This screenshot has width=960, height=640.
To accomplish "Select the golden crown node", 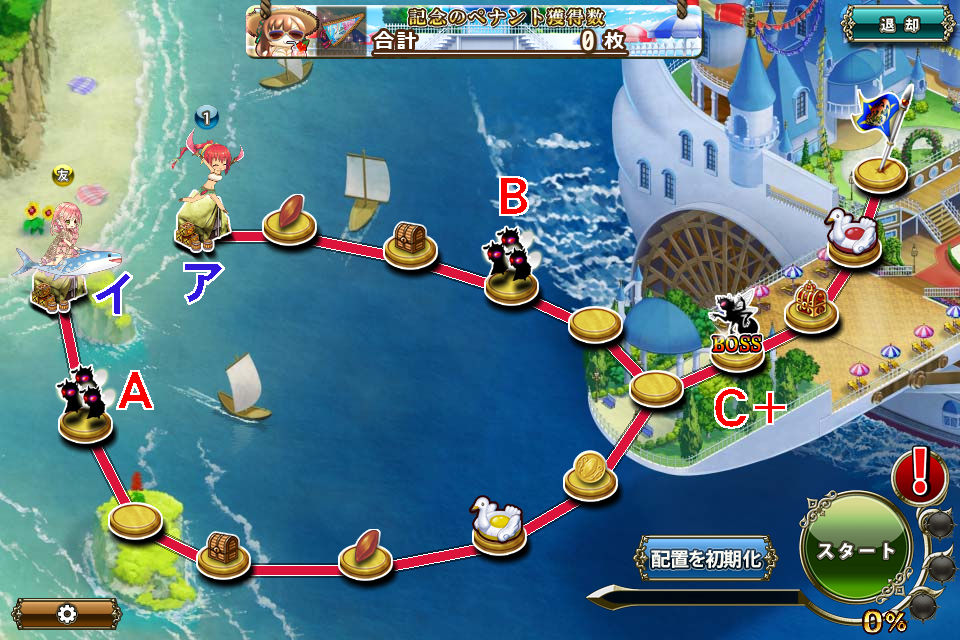I will pos(808,305).
